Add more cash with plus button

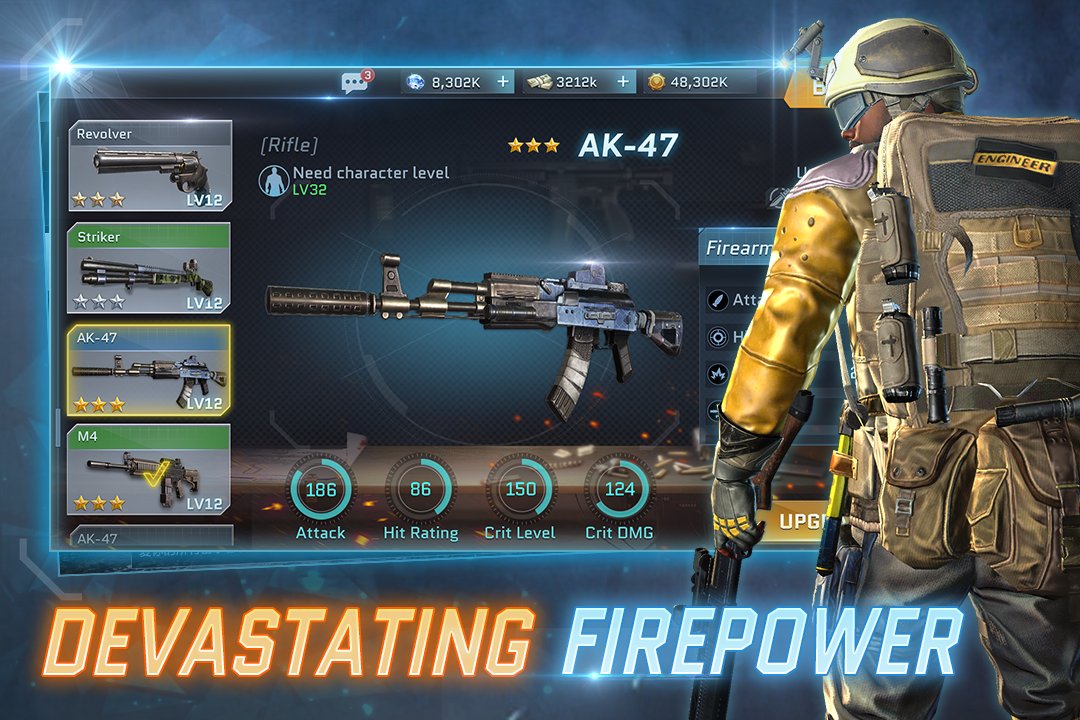pos(623,82)
